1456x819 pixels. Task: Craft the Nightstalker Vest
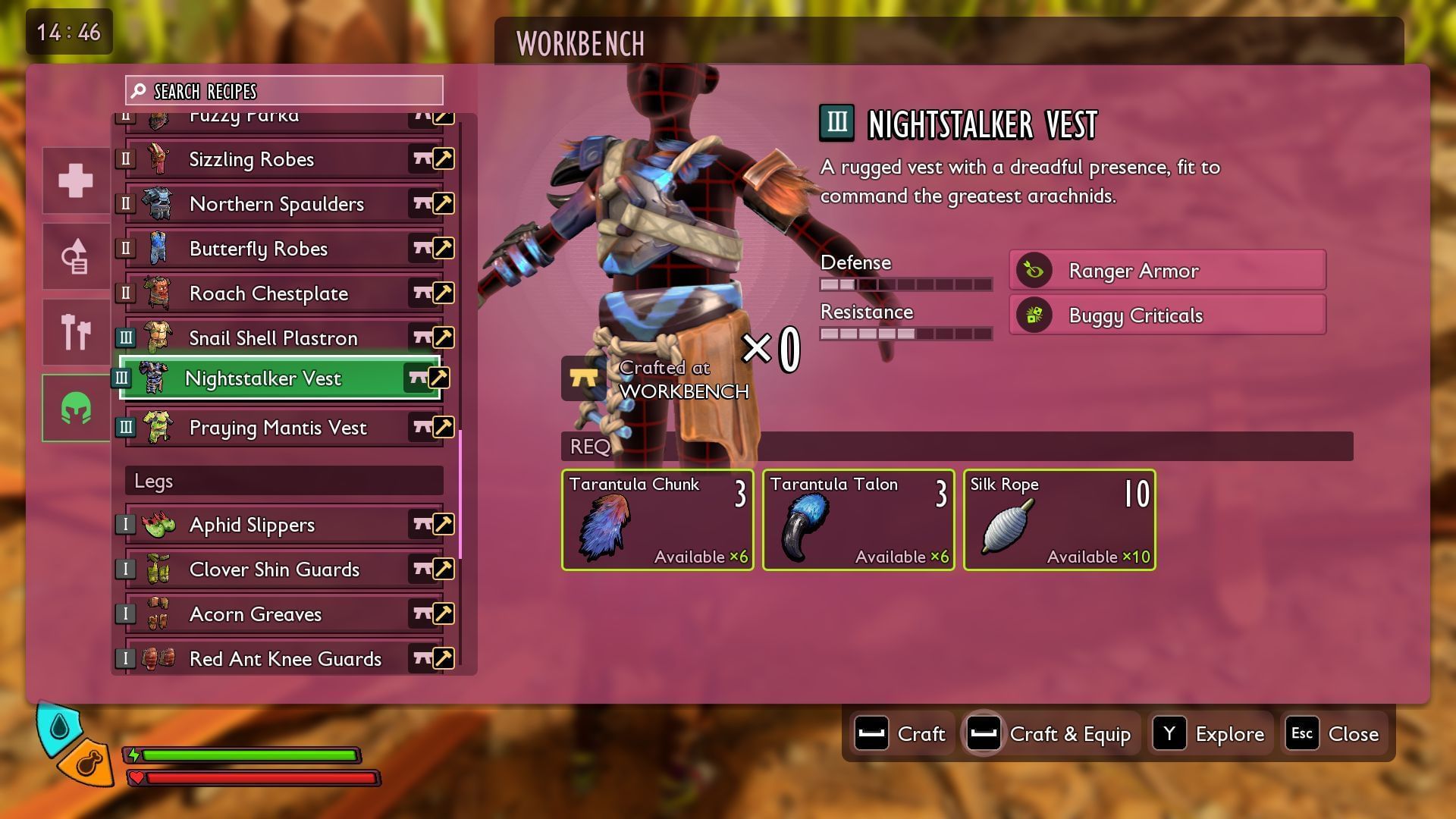click(x=902, y=734)
